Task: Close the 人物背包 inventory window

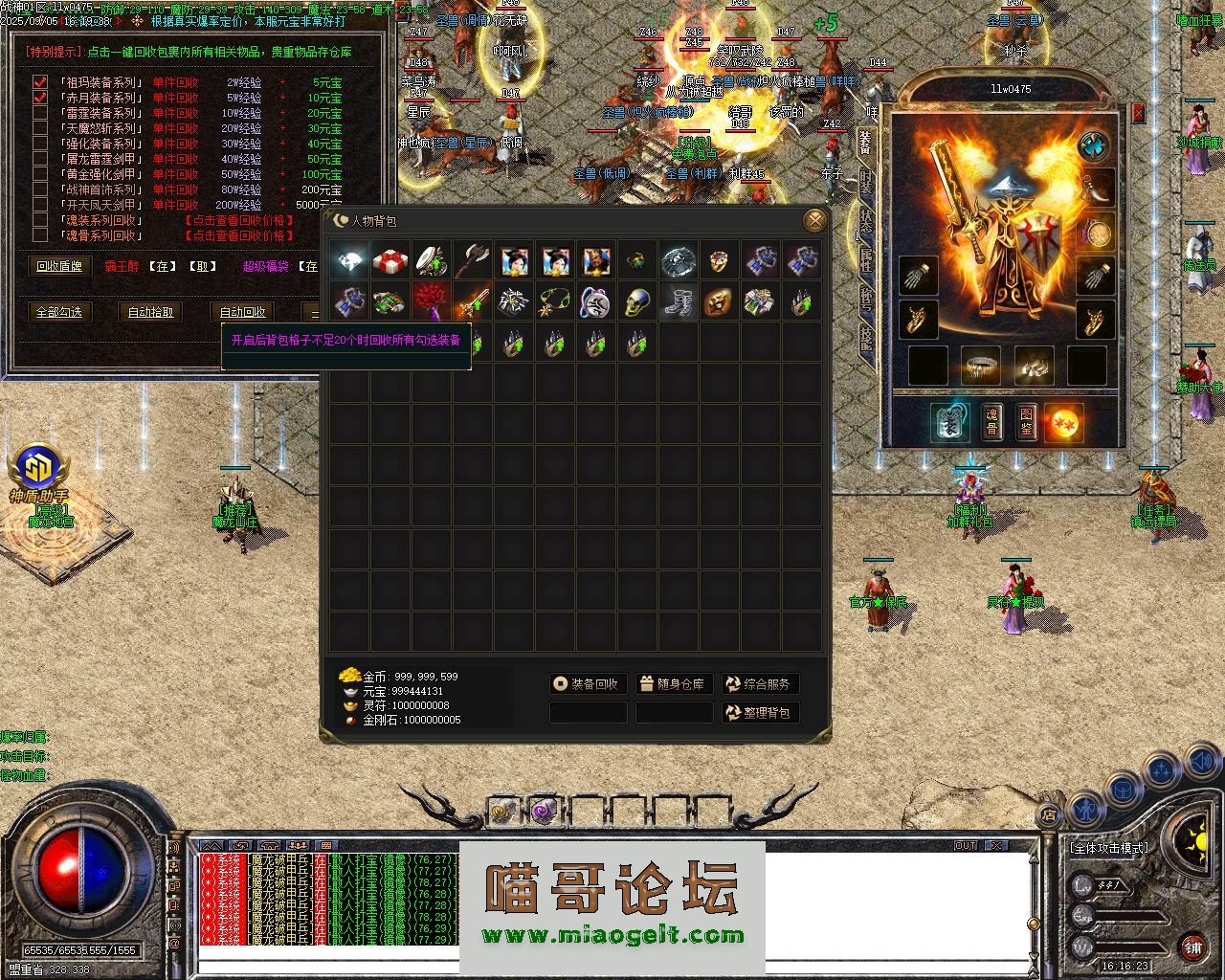Action: tap(815, 221)
